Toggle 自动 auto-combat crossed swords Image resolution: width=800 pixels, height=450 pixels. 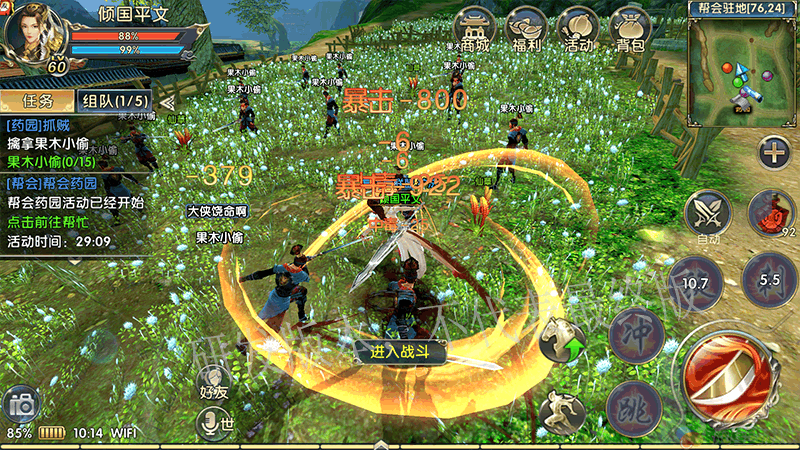coord(708,215)
